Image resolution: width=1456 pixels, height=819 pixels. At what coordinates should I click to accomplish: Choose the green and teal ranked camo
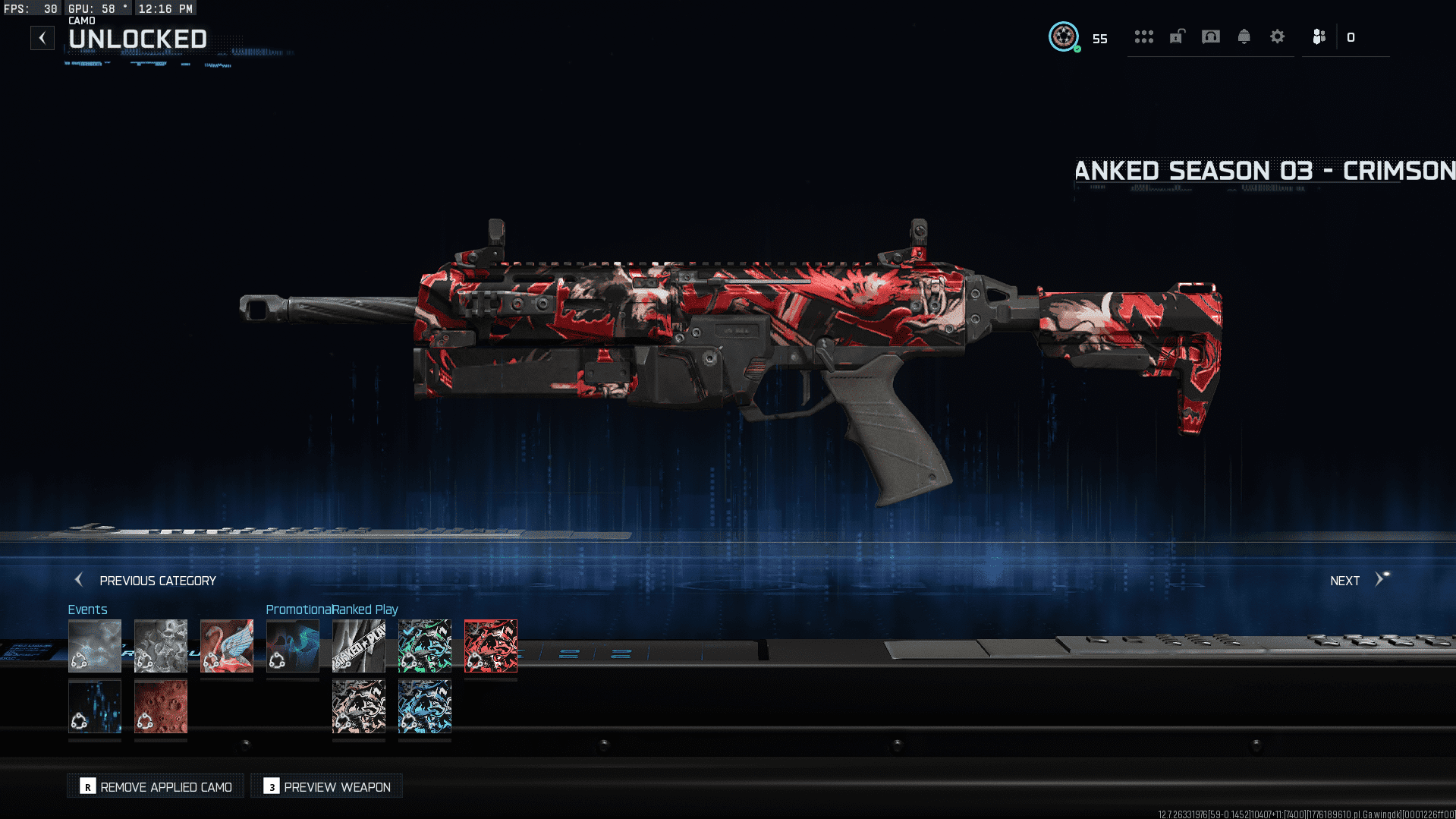pyautogui.click(x=424, y=646)
